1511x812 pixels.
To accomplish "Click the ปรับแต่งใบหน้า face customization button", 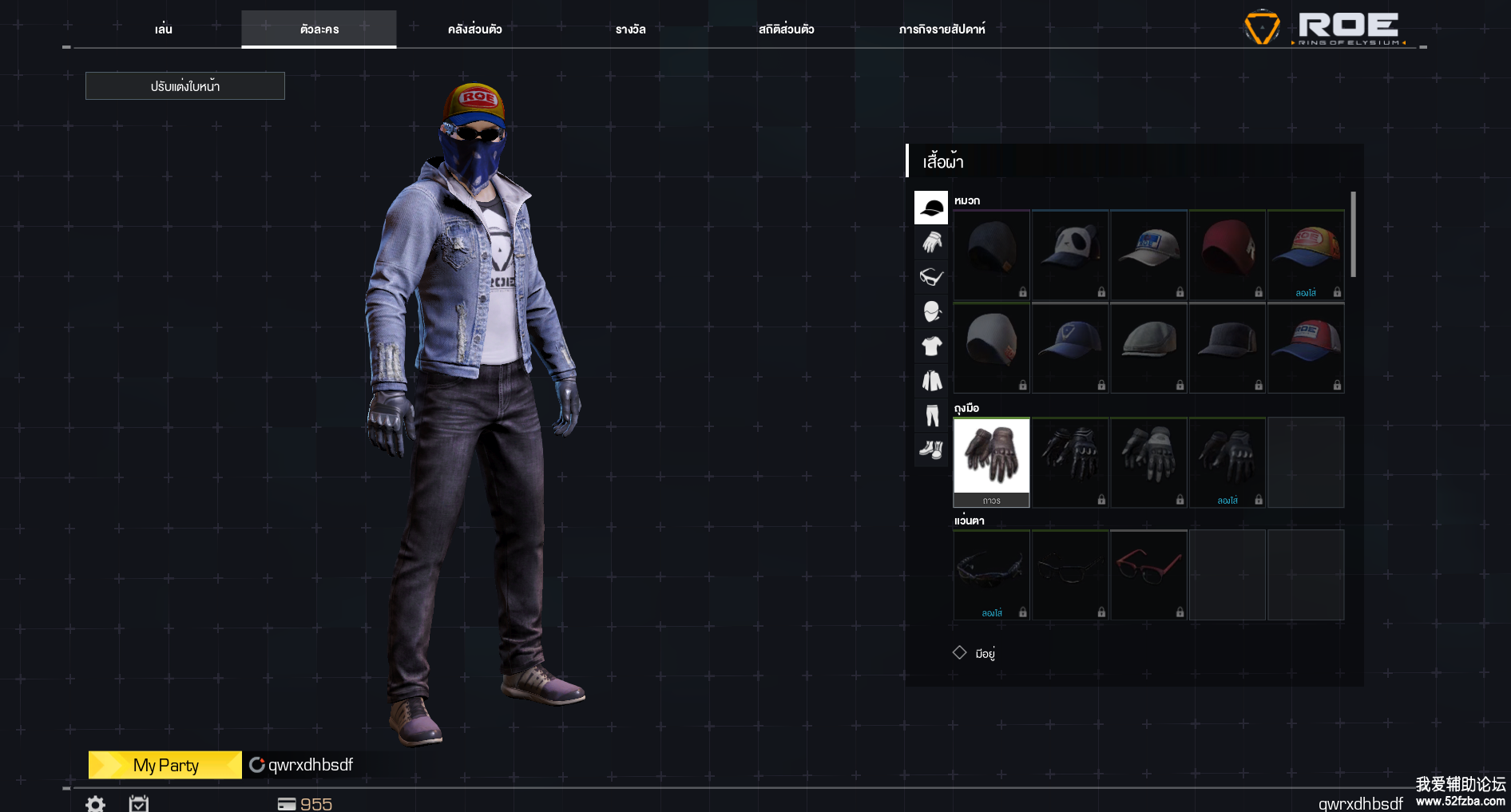I will tap(185, 86).
